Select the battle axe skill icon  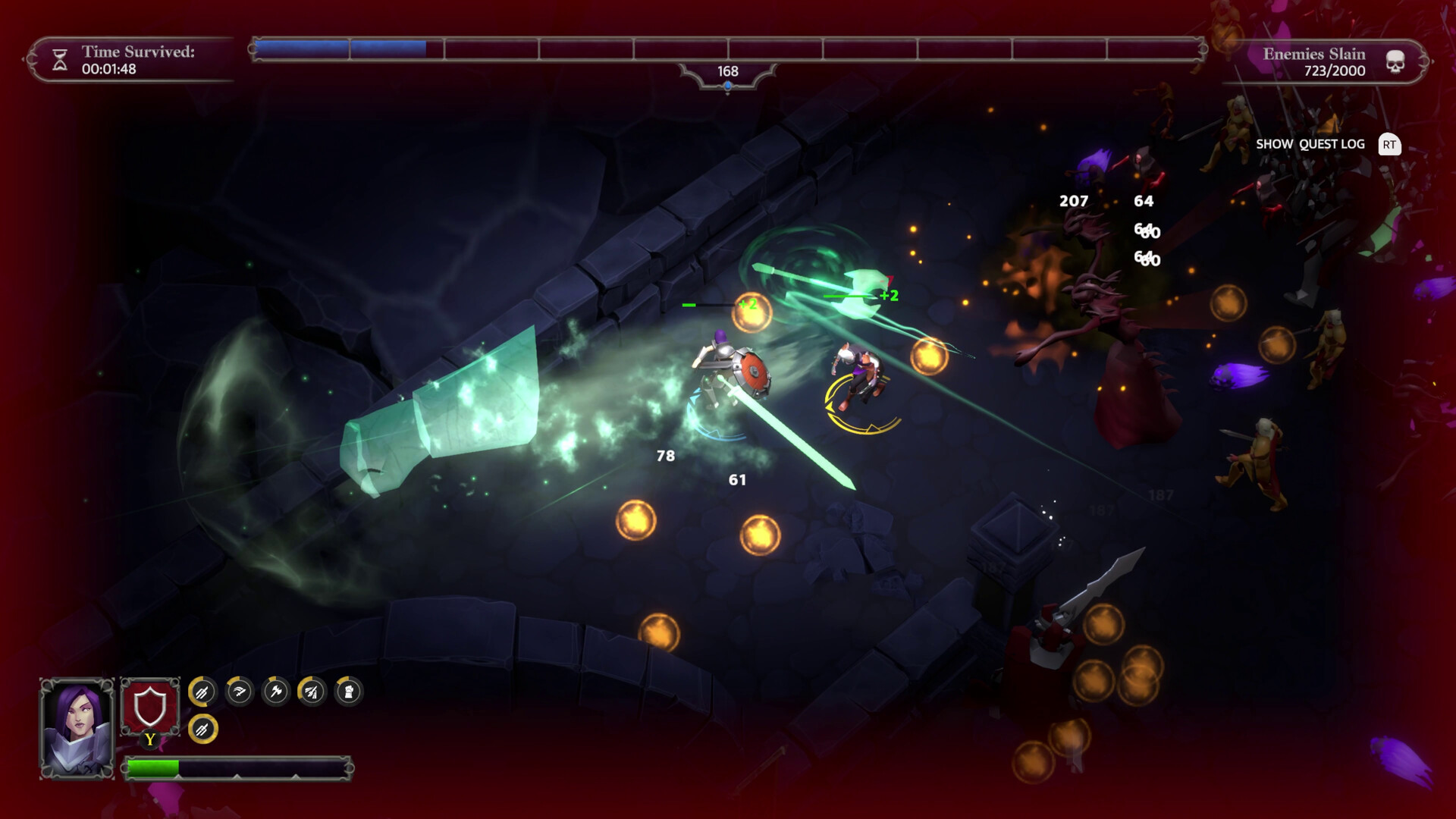coord(276,692)
